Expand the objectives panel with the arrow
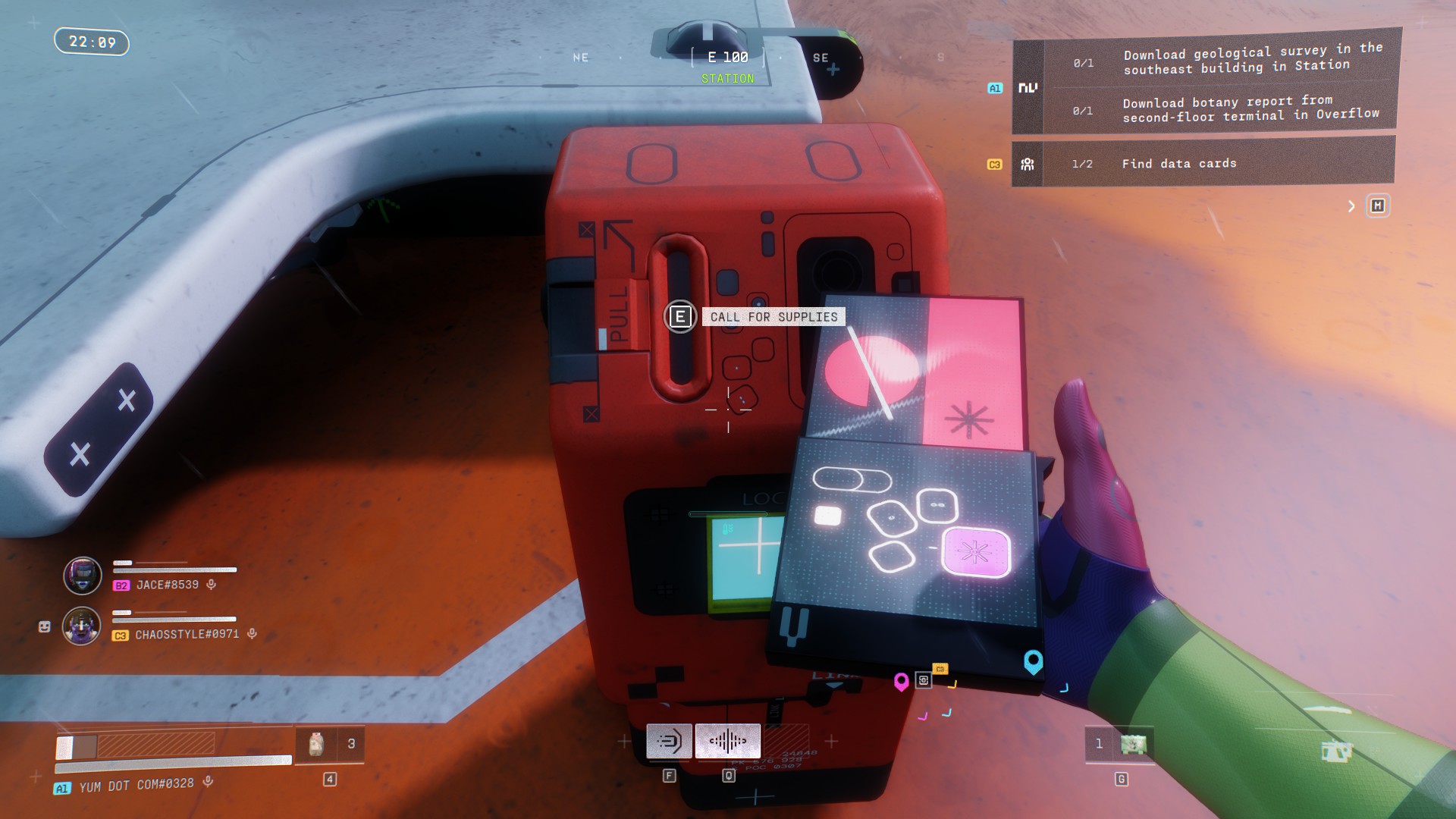 (1351, 206)
